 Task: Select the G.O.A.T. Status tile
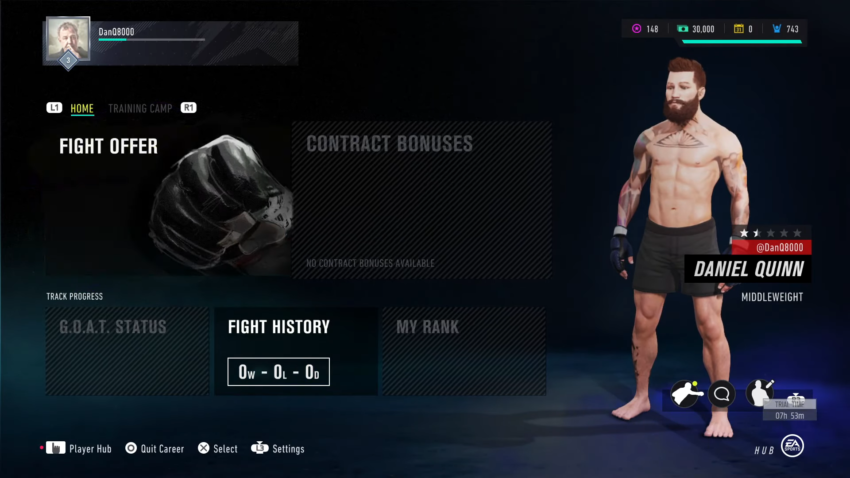127,351
